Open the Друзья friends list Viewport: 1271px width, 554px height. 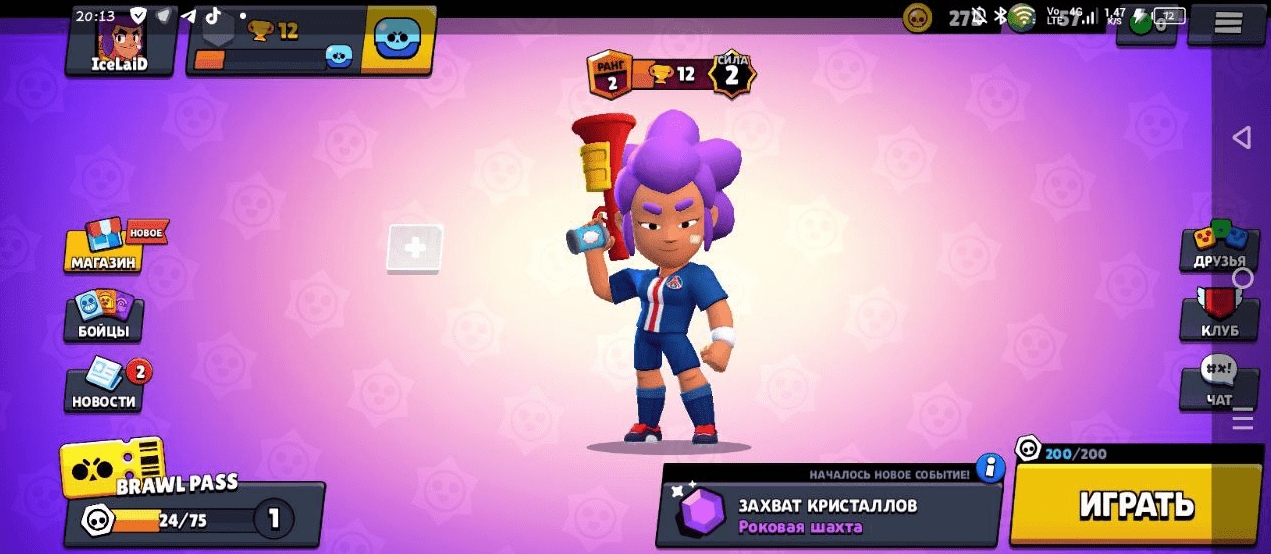[1219, 248]
